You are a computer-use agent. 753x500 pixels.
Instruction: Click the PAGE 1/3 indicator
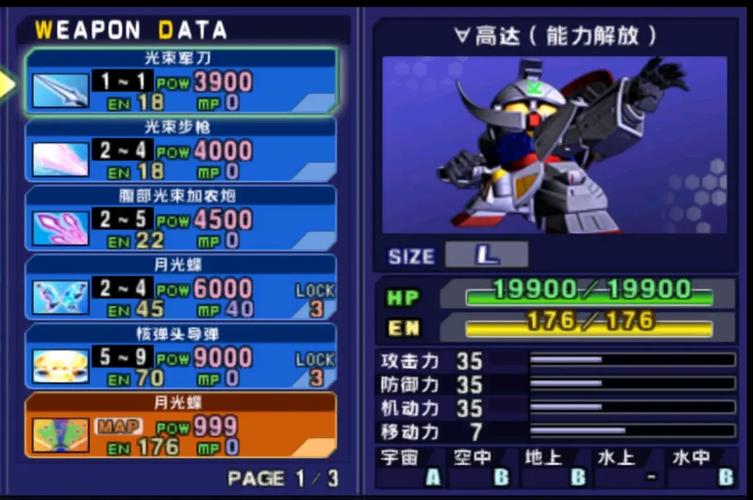tap(283, 478)
